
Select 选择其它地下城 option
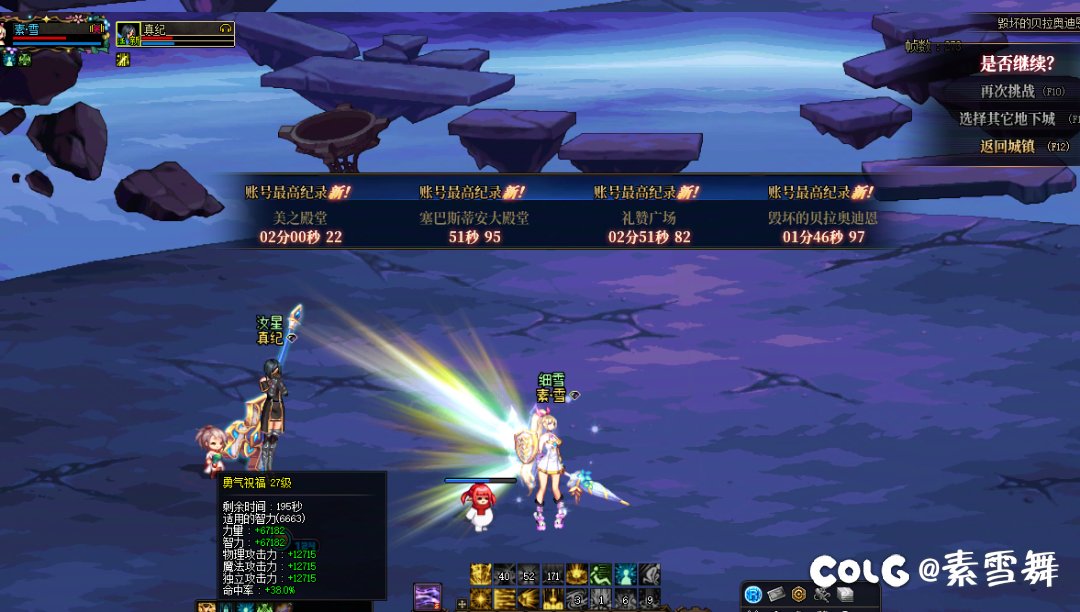point(1007,119)
